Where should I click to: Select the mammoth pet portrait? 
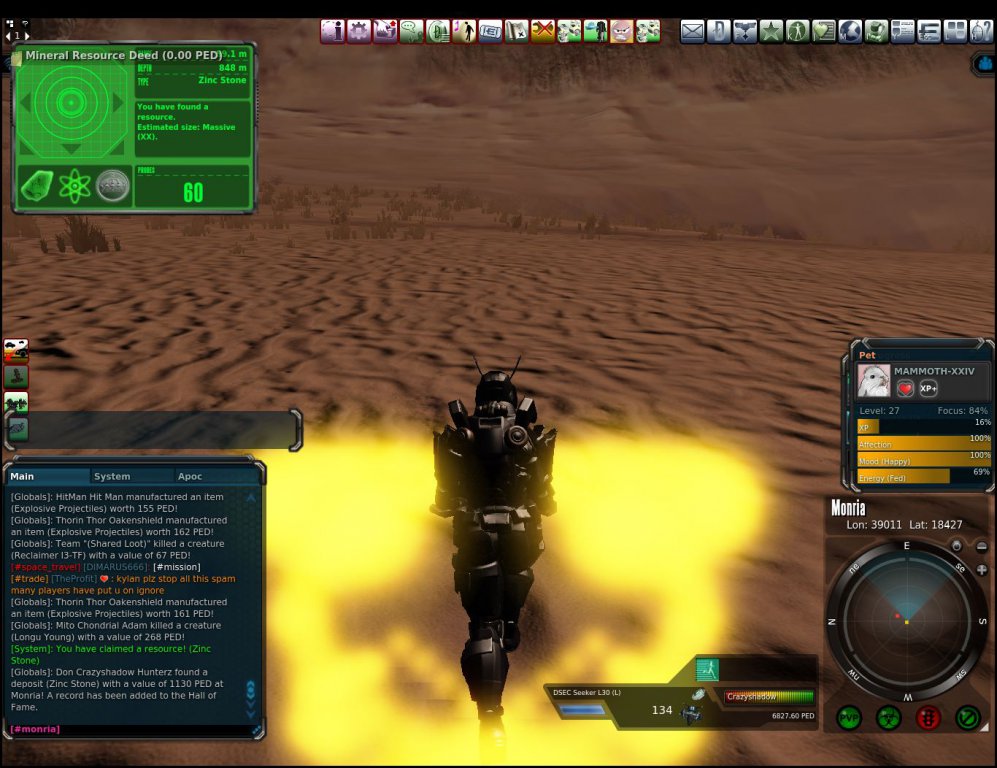coord(873,381)
